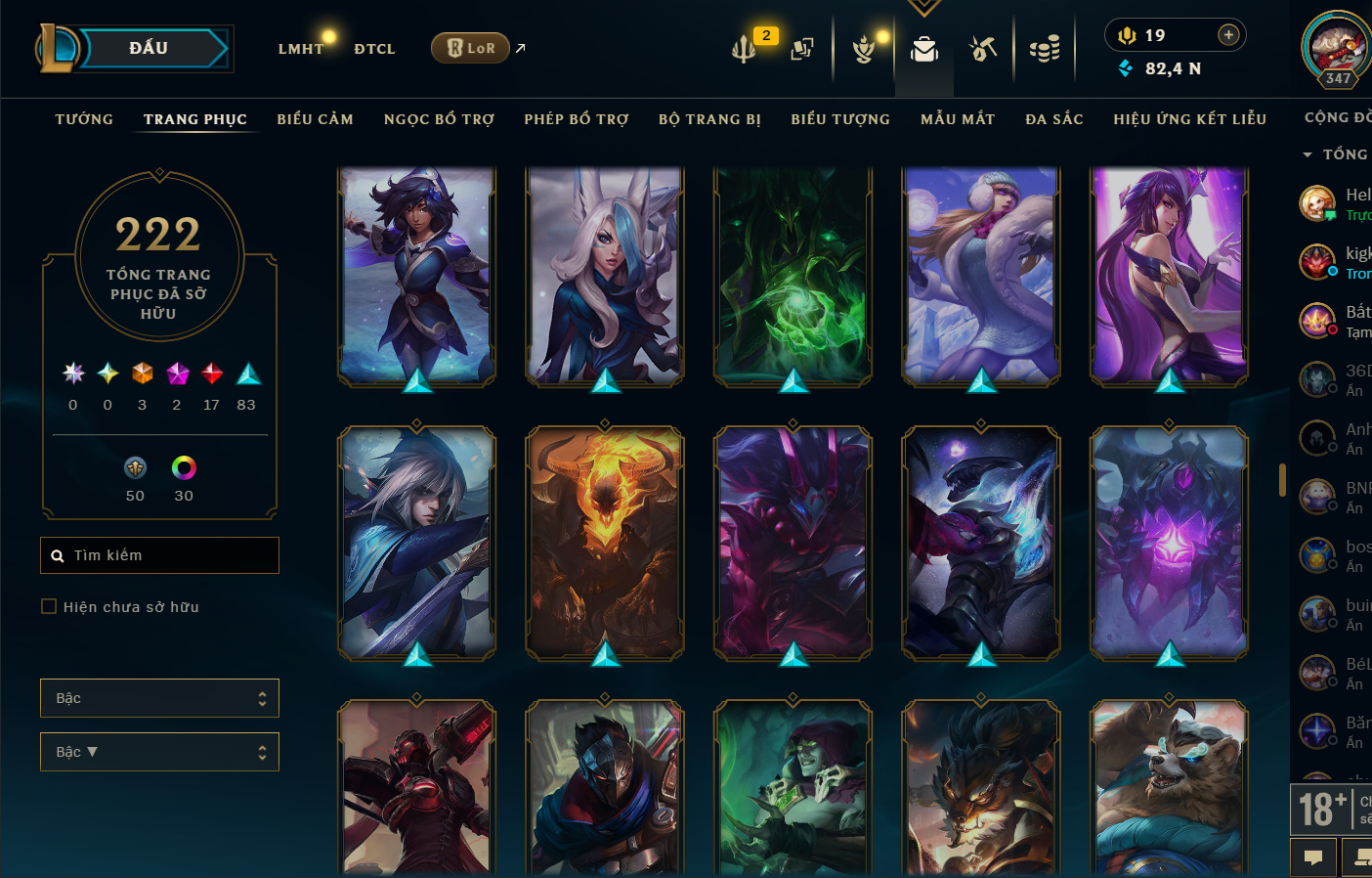Toggle the Hiện chưa sở hữu checkbox
Image resolution: width=1372 pixels, height=878 pixels.
[x=49, y=607]
